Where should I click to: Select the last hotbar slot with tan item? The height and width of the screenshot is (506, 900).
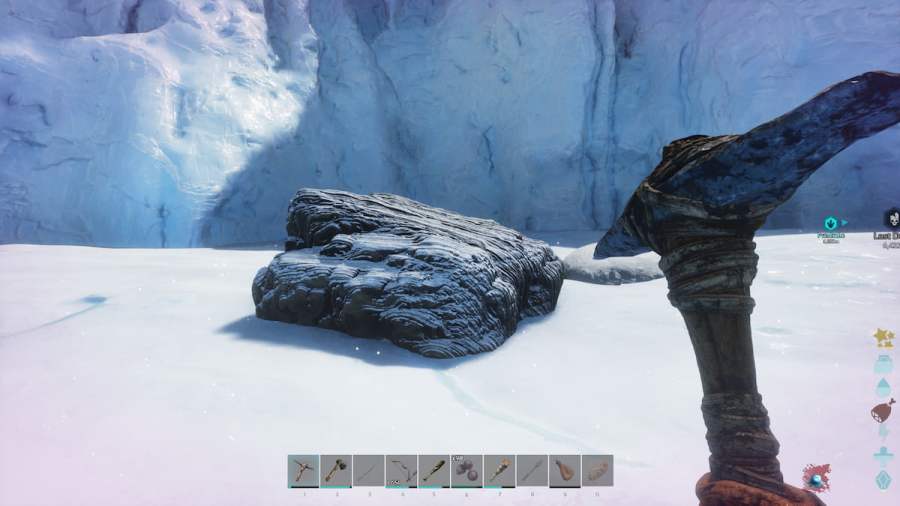coord(597,470)
